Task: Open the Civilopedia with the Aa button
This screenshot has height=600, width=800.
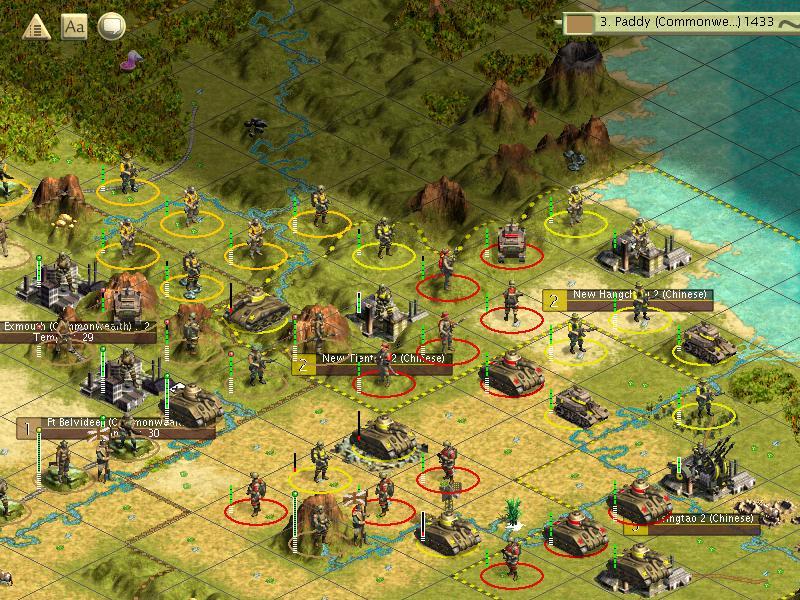Action: click(75, 26)
